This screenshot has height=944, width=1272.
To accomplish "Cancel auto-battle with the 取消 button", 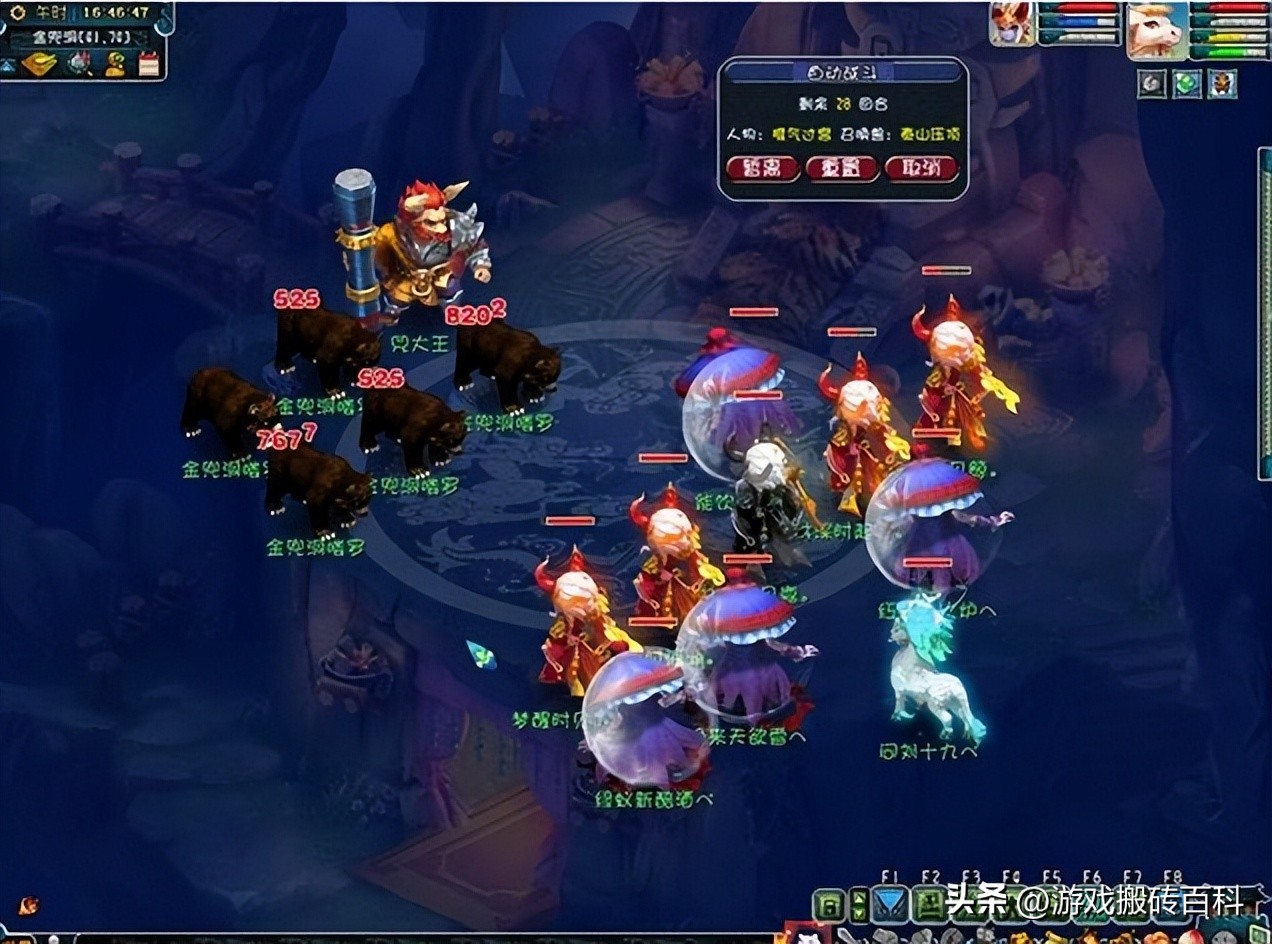I will pos(921,168).
